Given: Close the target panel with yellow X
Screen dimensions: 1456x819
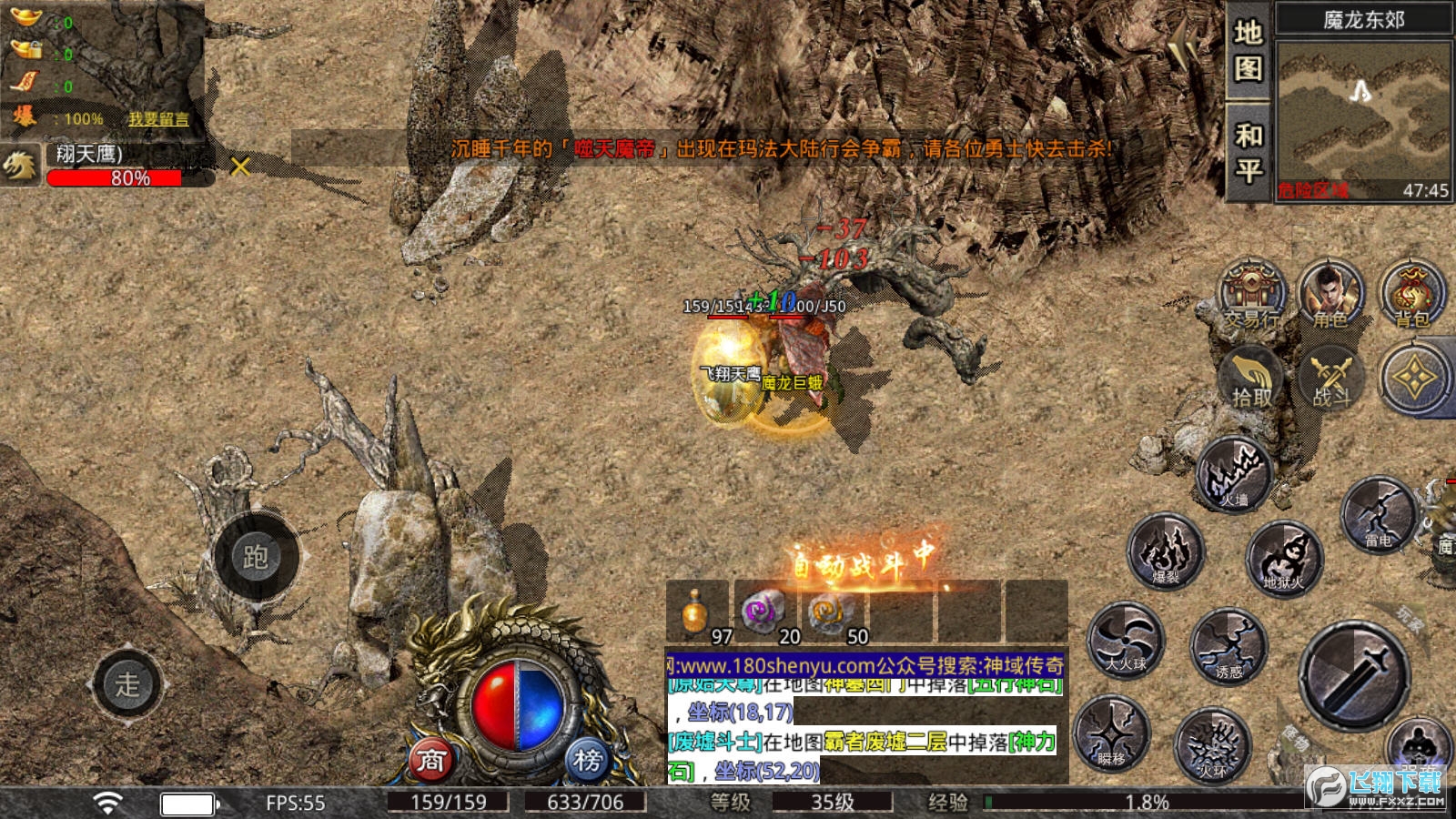Looking at the screenshot, I should pyautogui.click(x=240, y=167).
